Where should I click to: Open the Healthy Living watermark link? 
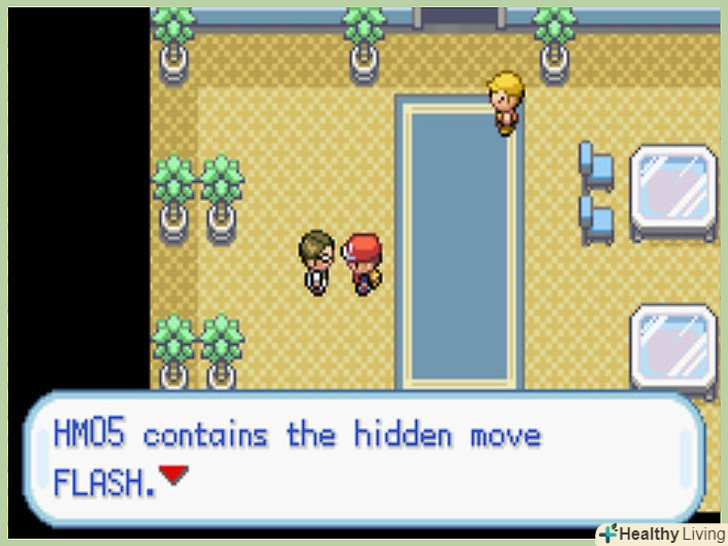click(x=661, y=534)
